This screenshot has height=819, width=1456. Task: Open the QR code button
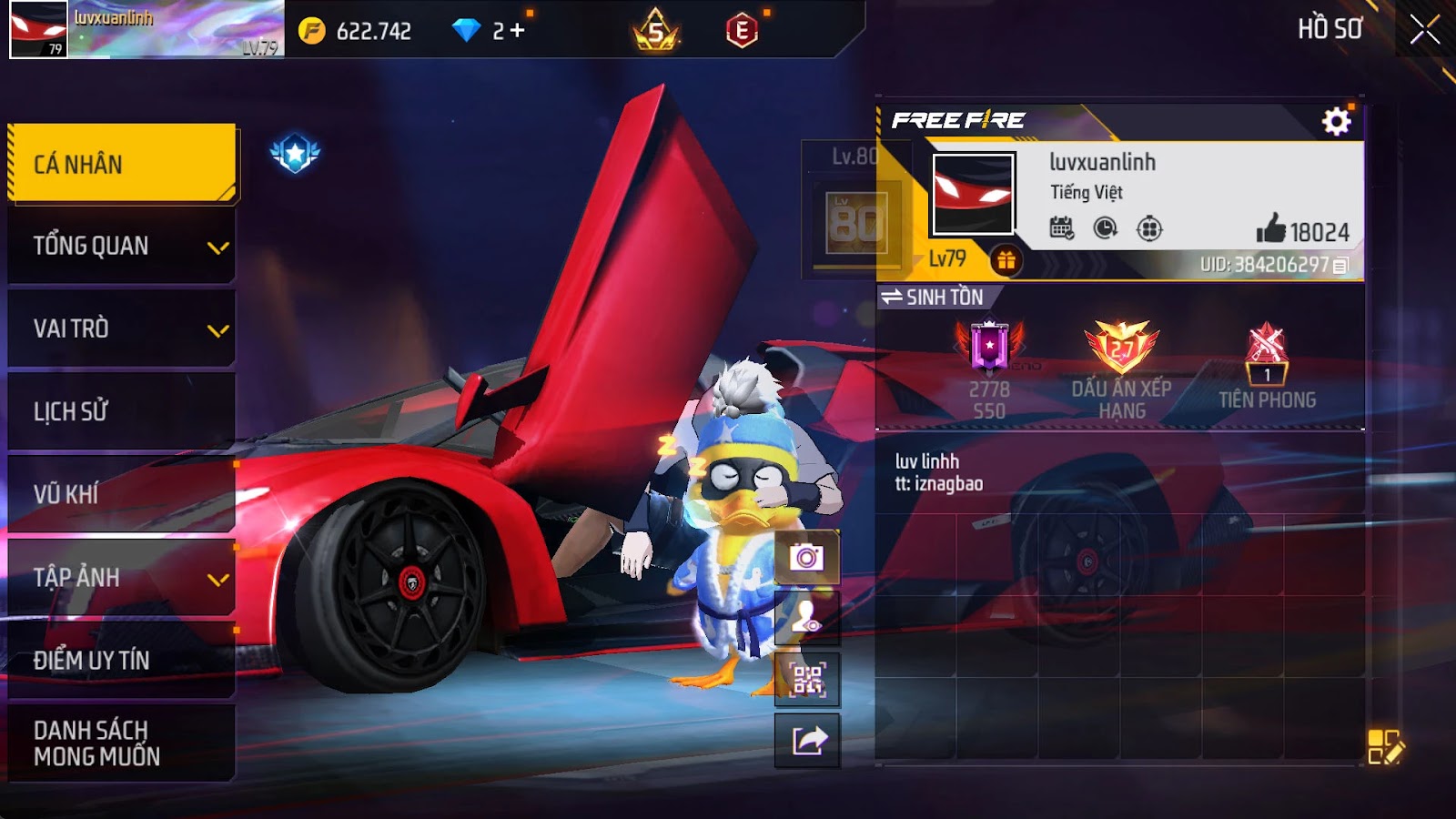click(806, 679)
